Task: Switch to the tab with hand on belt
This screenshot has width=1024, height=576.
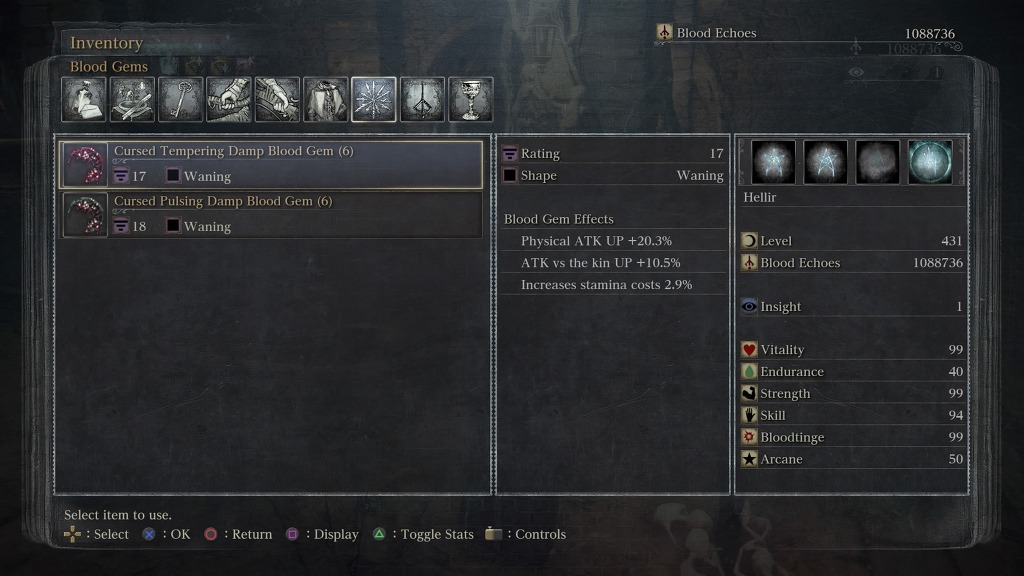Action: pyautogui.click(x=277, y=100)
